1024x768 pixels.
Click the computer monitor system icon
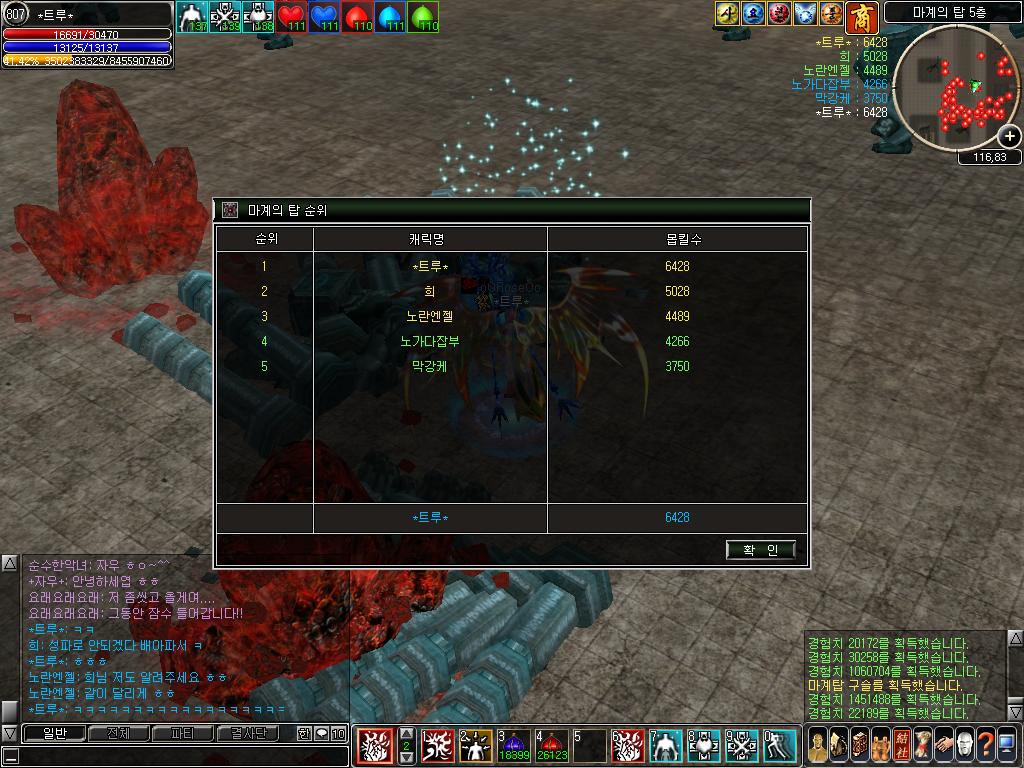tap(1007, 746)
